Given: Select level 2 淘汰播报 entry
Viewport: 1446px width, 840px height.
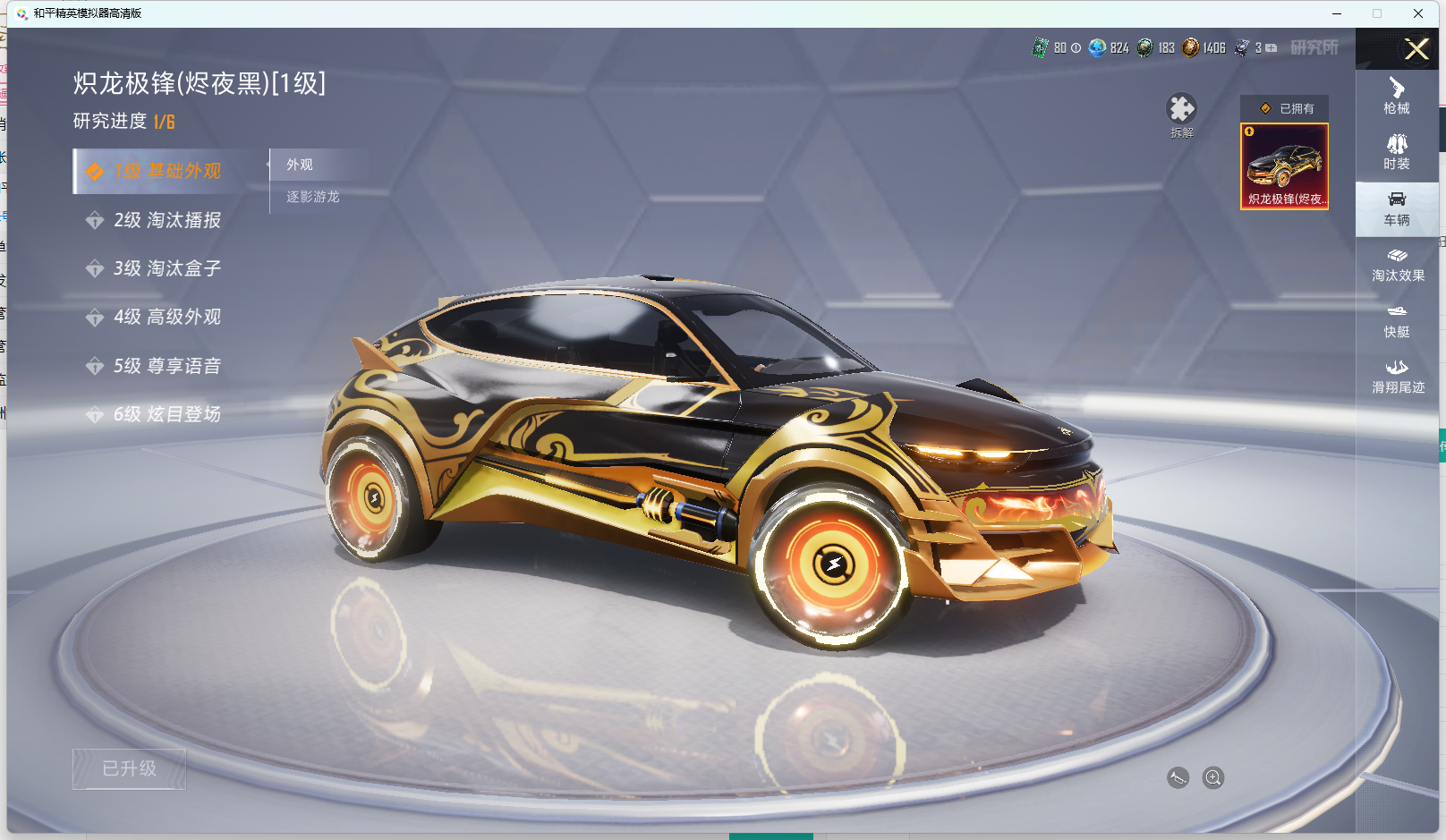Looking at the screenshot, I should pyautogui.click(x=166, y=220).
